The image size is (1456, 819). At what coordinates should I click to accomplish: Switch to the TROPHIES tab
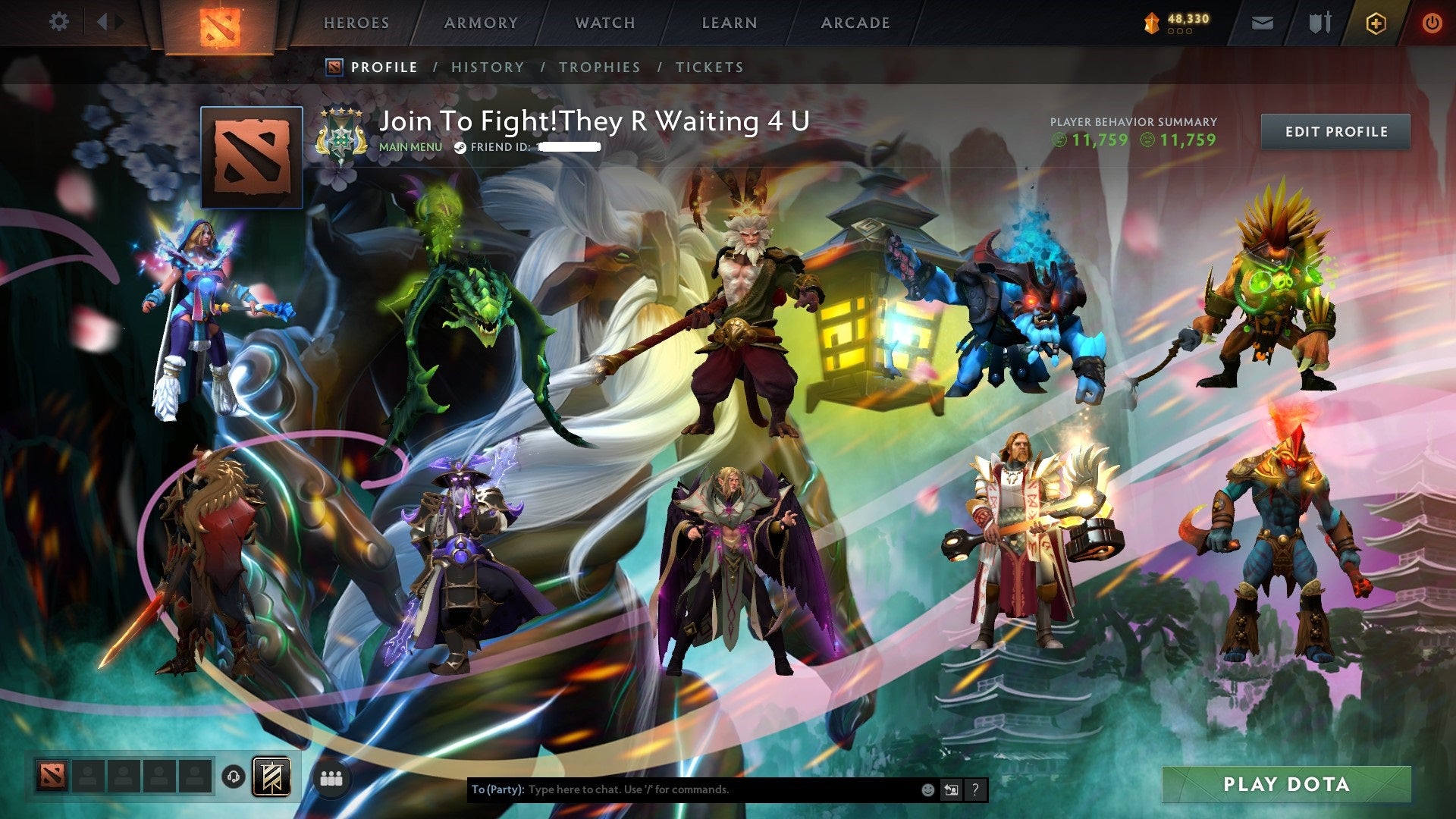pos(599,67)
